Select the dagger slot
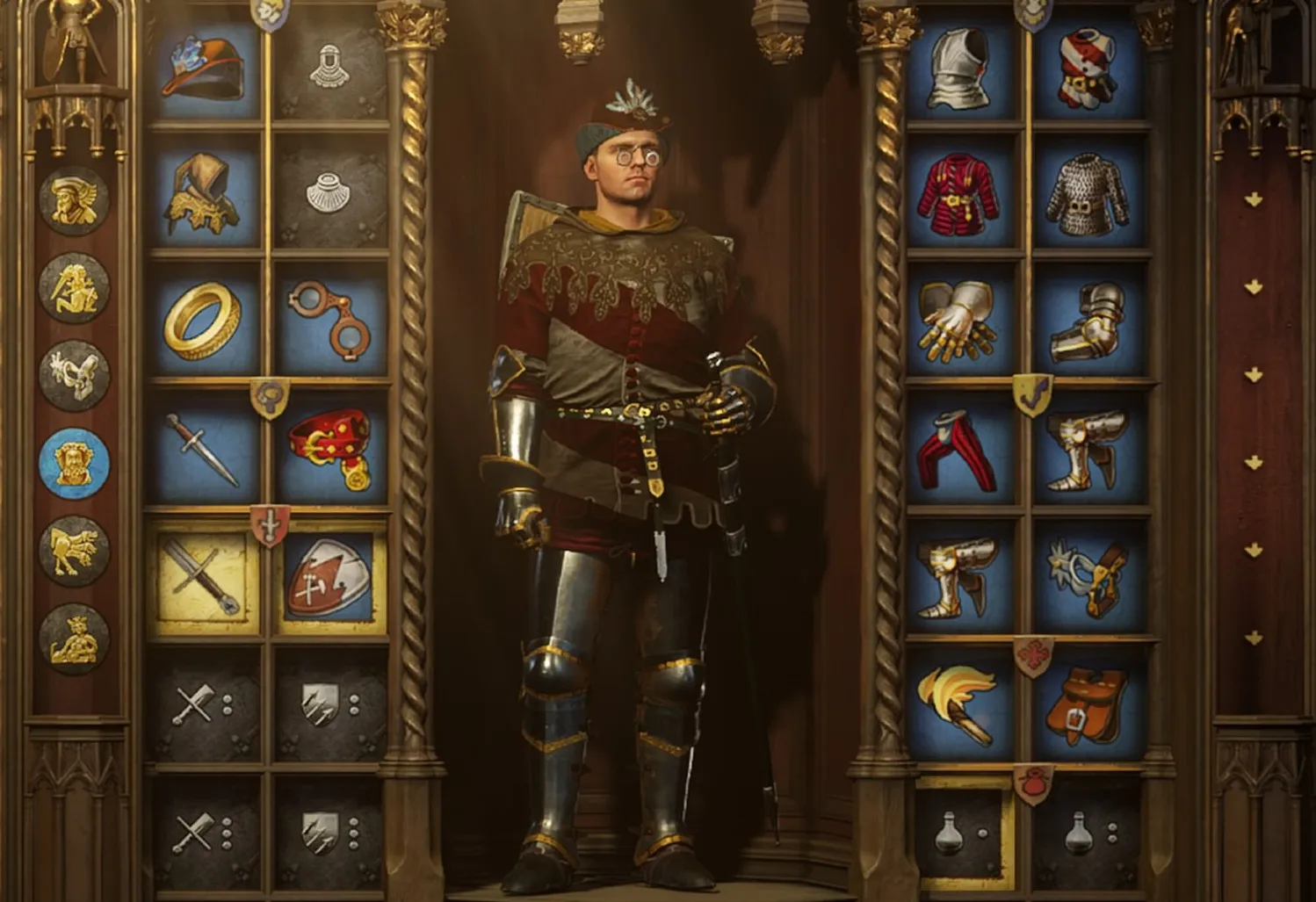Viewport: 1316px width, 902px height. 204,450
